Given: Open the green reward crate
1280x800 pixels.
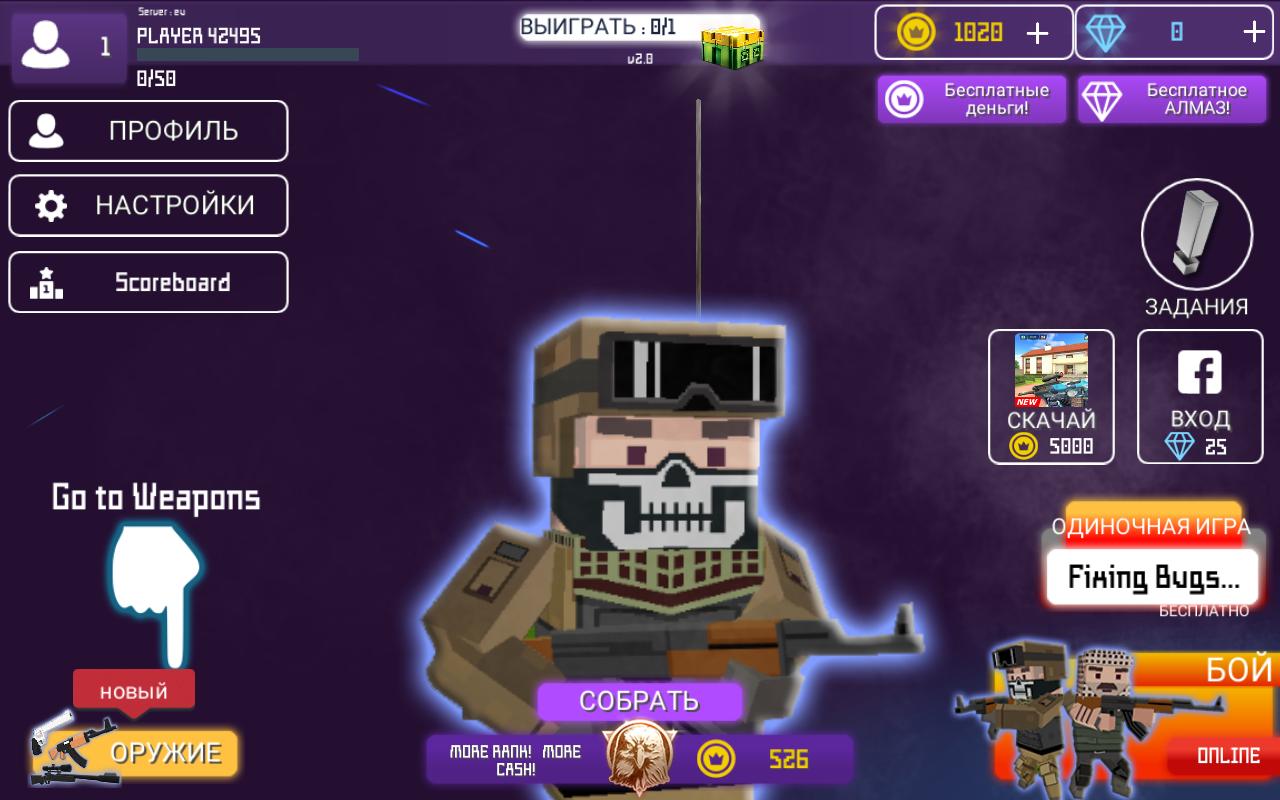Looking at the screenshot, I should pyautogui.click(x=731, y=42).
